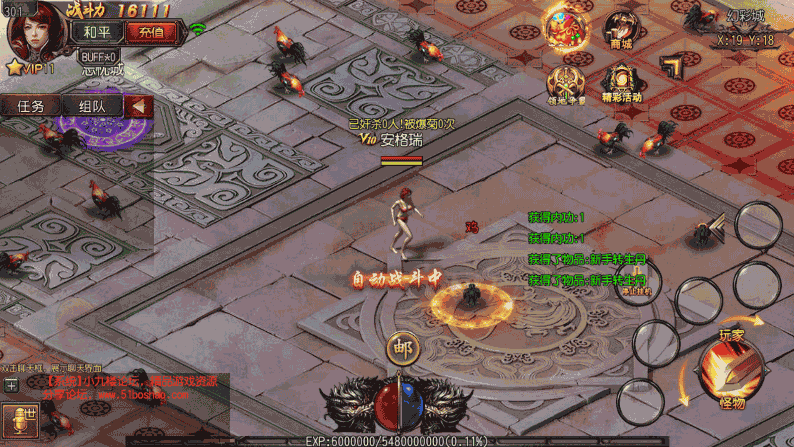Image resolution: width=794 pixels, height=447 pixels.
Task: Open the 邮 mail button
Action: (403, 348)
